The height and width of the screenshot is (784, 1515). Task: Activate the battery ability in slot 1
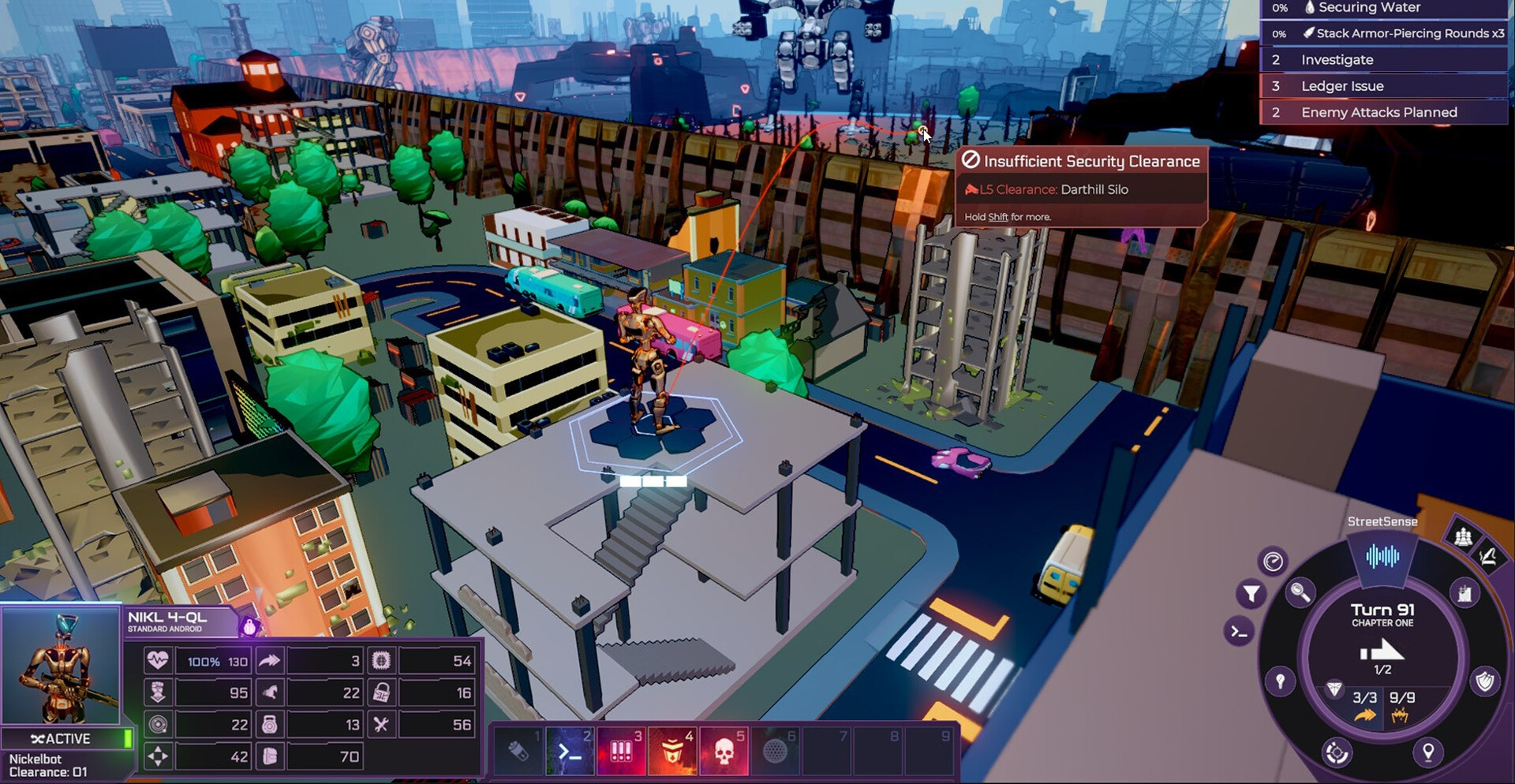tap(518, 750)
